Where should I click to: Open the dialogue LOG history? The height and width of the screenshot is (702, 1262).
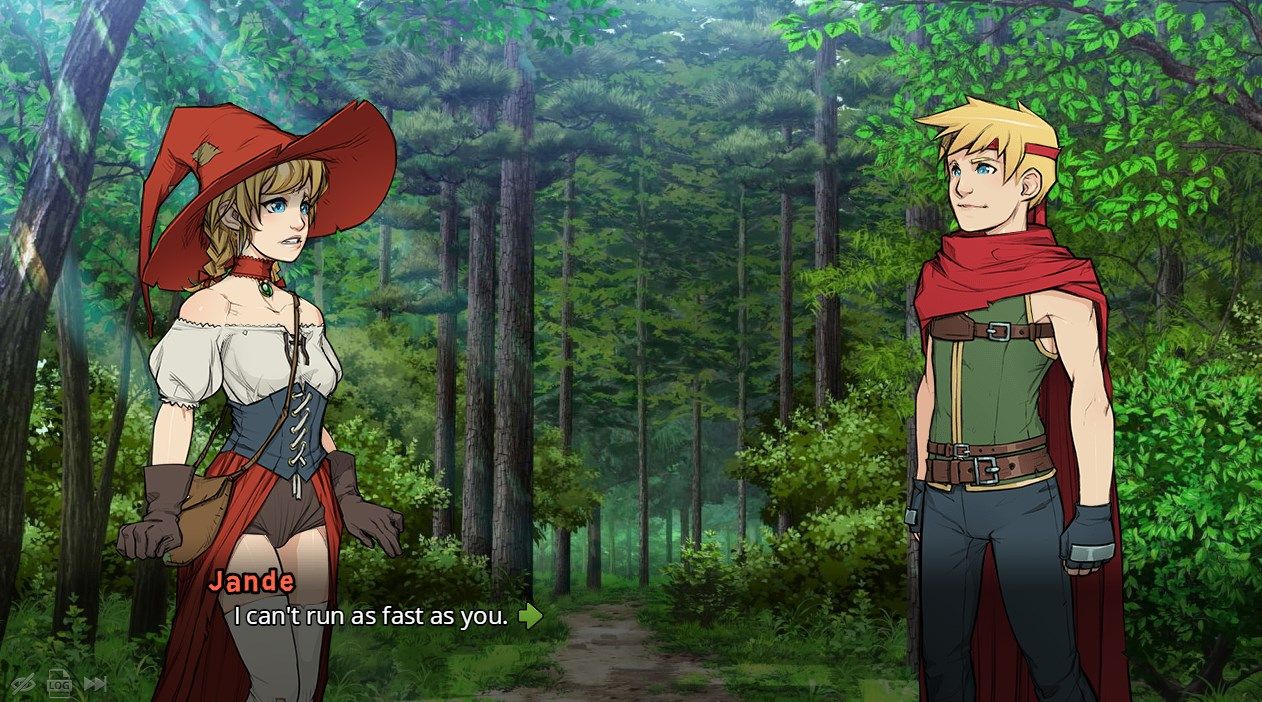(x=60, y=683)
